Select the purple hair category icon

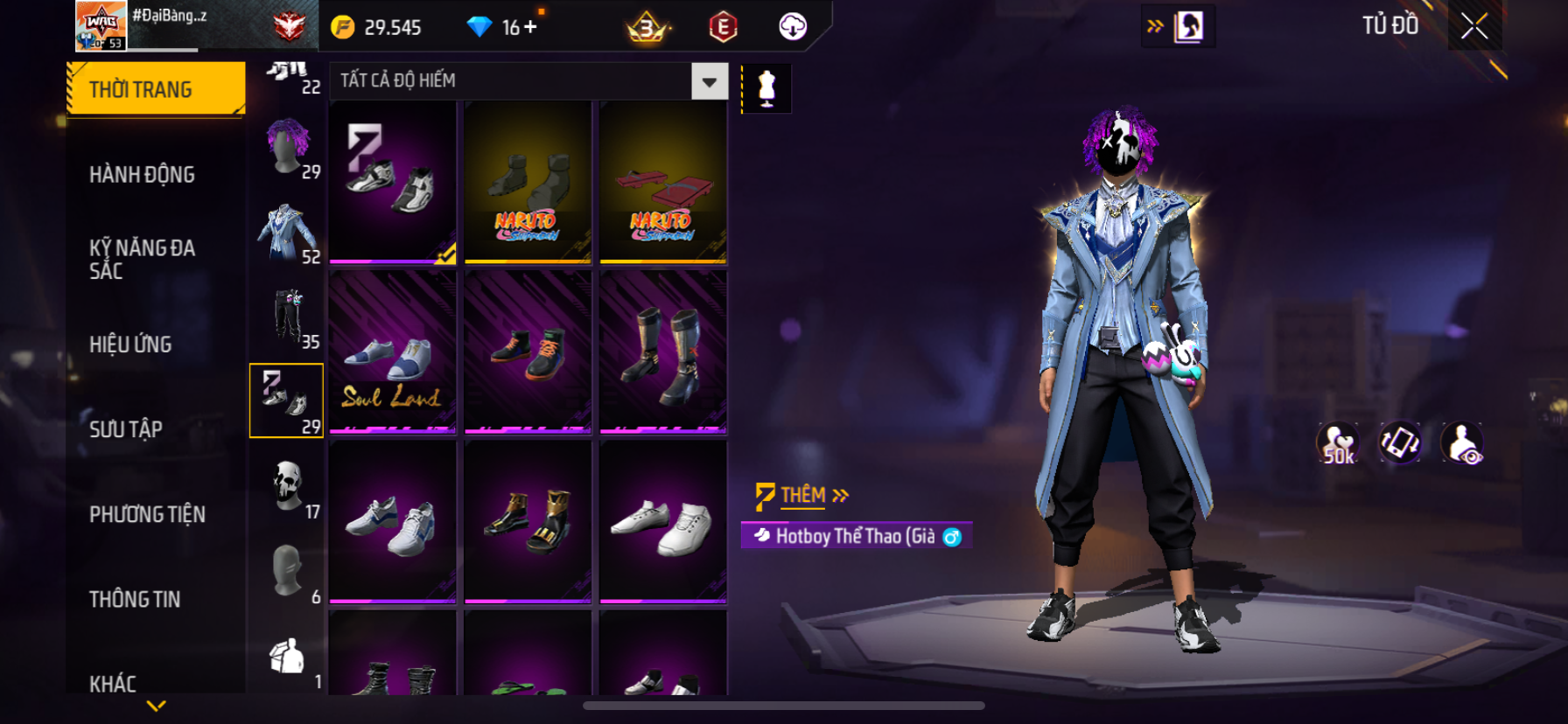pos(288,147)
